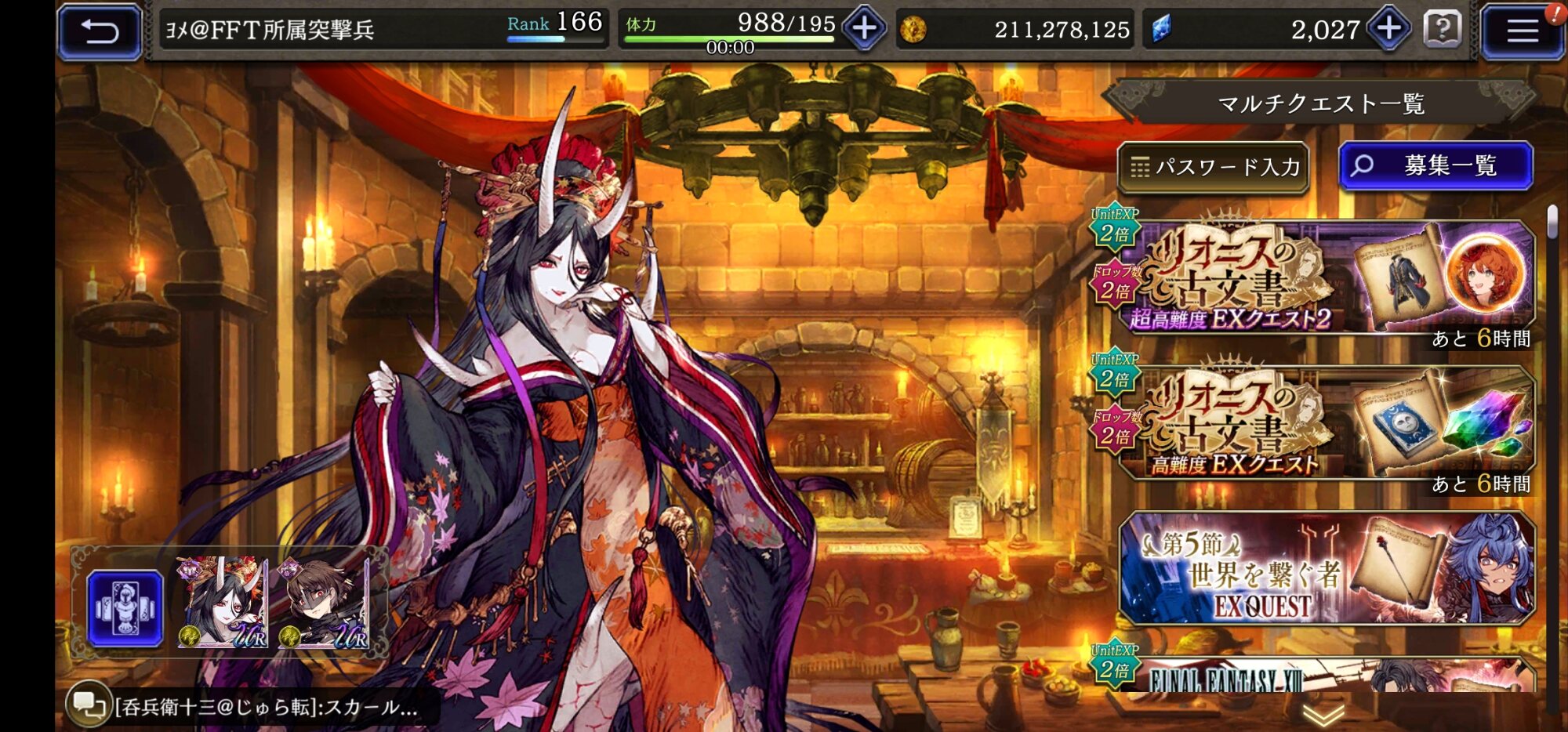
Task: Choose the 高難度 EXクエスト banner
Action: (1325, 424)
